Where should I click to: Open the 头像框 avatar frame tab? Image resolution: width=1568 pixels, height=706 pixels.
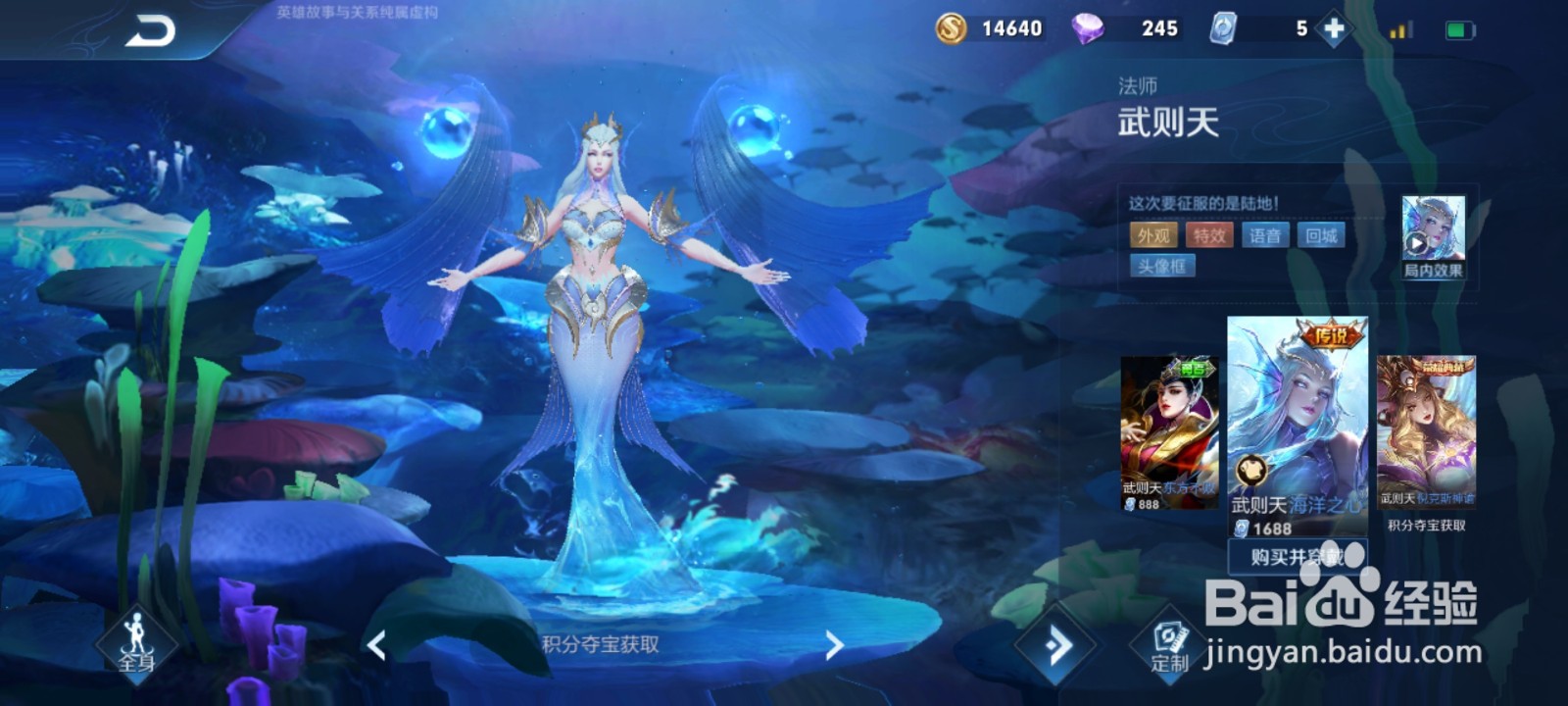[1163, 266]
